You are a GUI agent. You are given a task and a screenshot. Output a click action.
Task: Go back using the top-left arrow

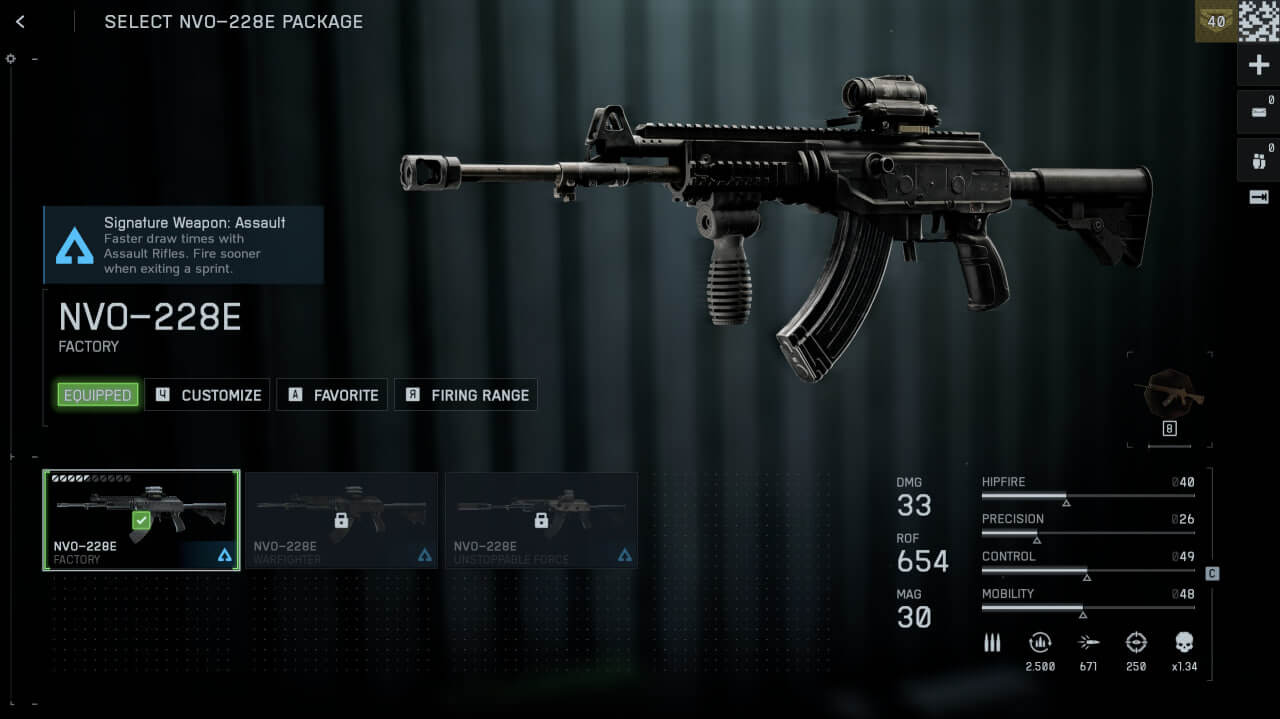click(x=20, y=21)
